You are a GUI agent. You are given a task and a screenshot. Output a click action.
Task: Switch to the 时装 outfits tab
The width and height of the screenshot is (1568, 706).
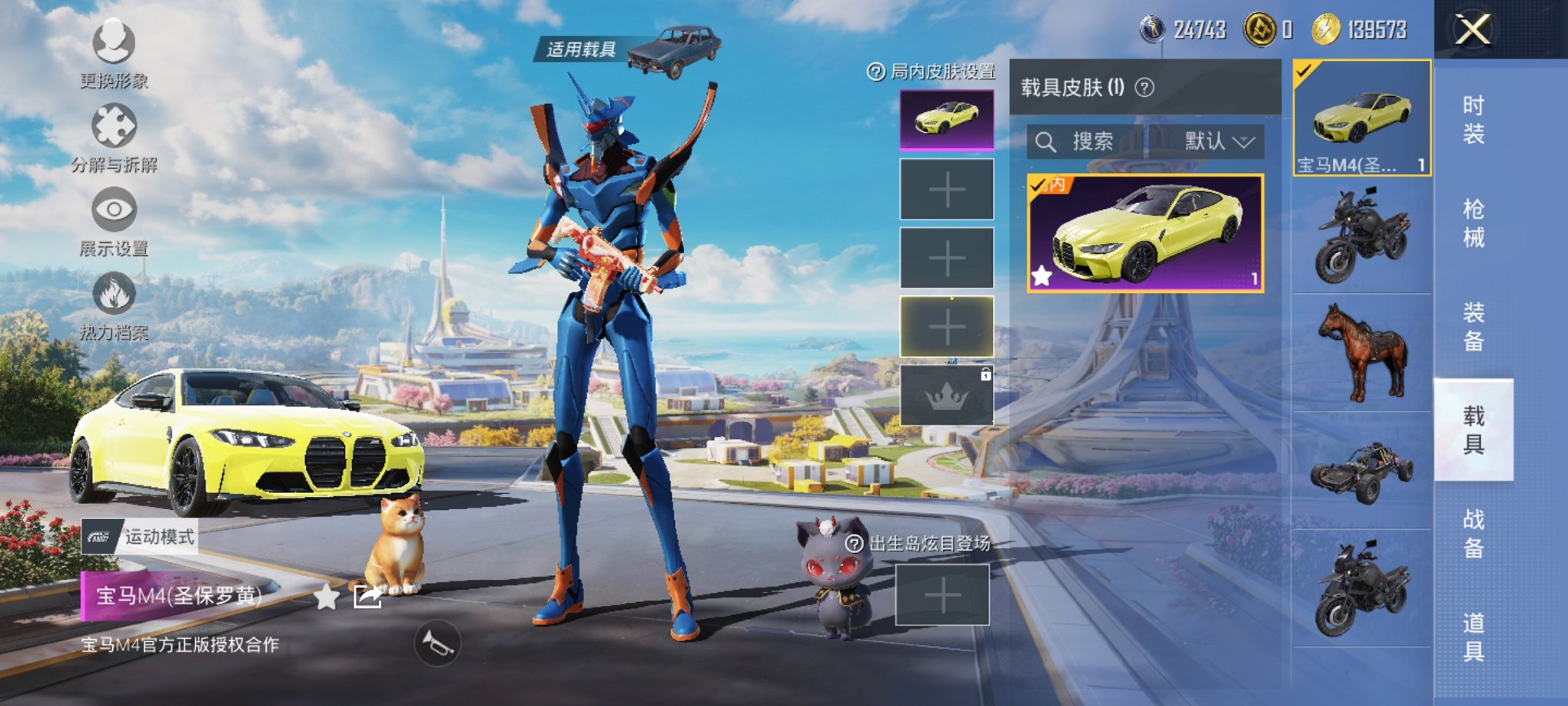pyautogui.click(x=1473, y=119)
